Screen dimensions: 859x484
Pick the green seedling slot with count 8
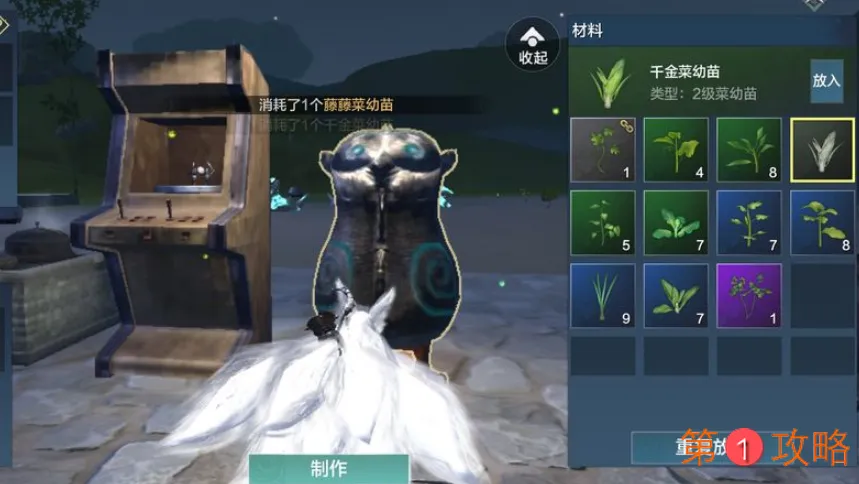click(749, 150)
